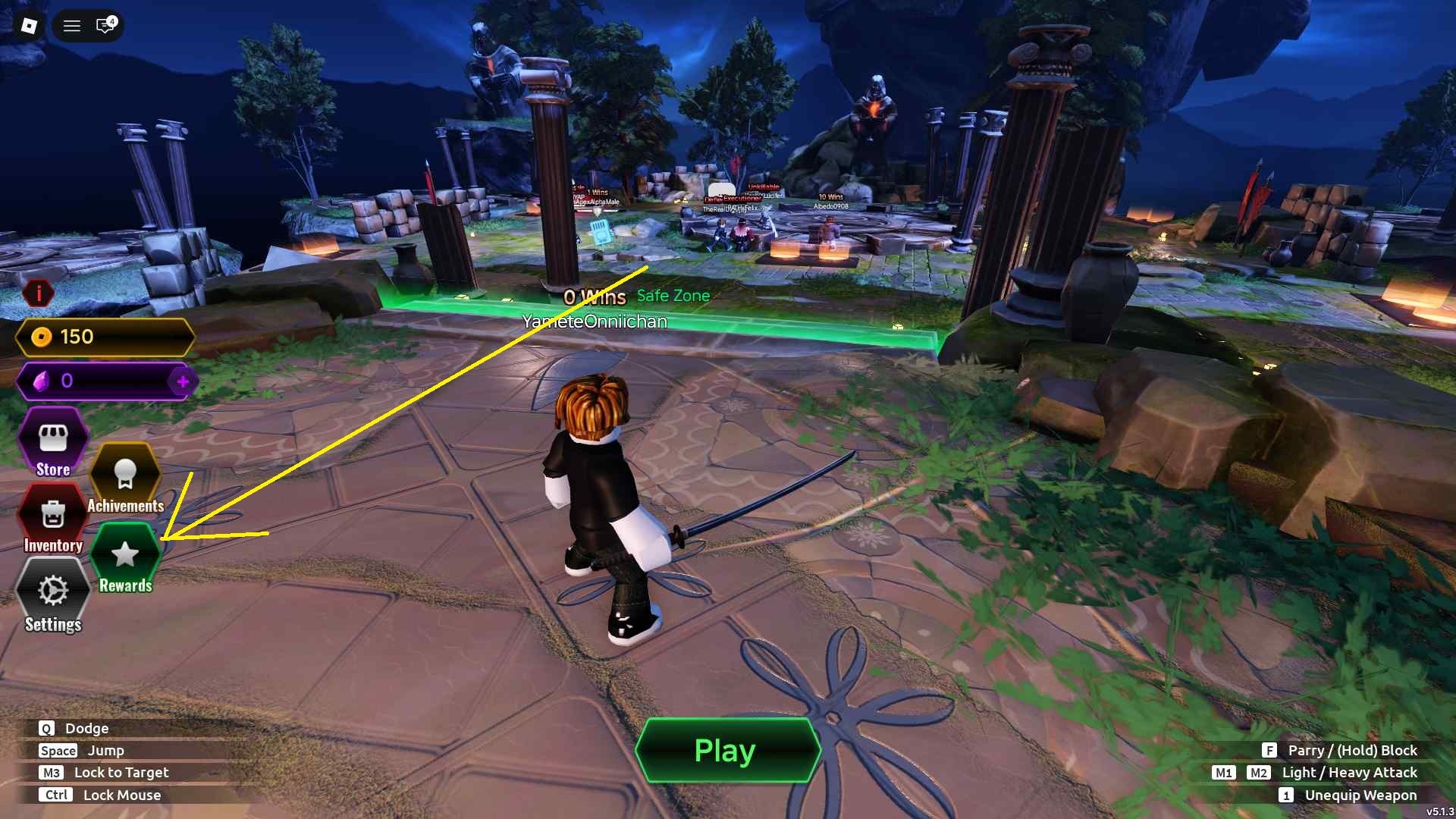Click the plus button to buy gems
The height and width of the screenshot is (819, 1456).
[184, 381]
